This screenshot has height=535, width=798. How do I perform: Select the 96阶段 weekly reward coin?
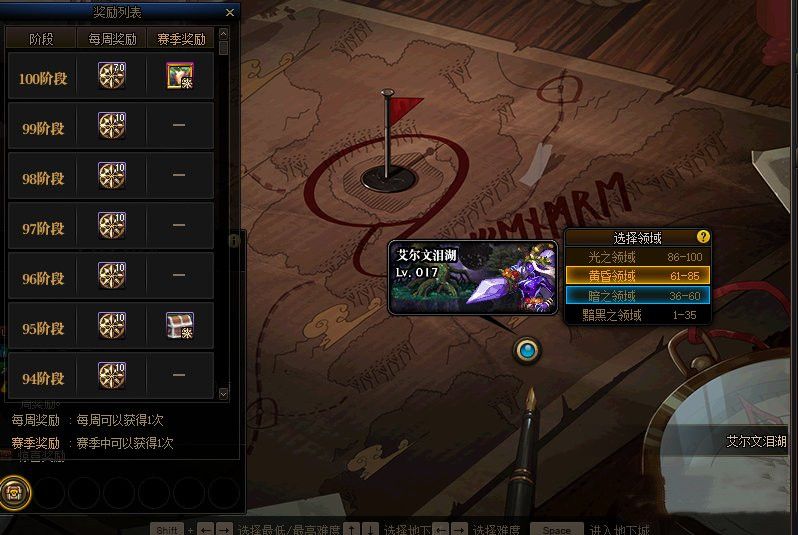pos(111,275)
